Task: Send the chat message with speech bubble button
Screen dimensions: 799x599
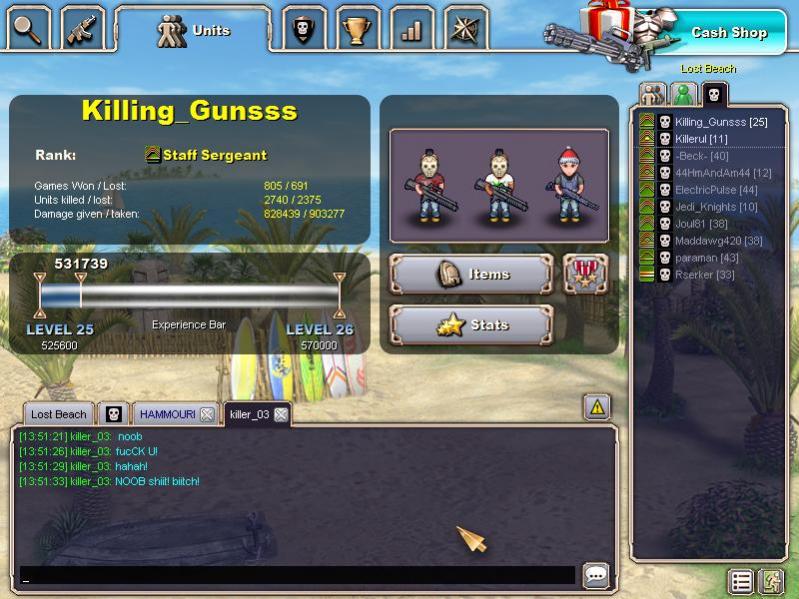Action: click(596, 575)
